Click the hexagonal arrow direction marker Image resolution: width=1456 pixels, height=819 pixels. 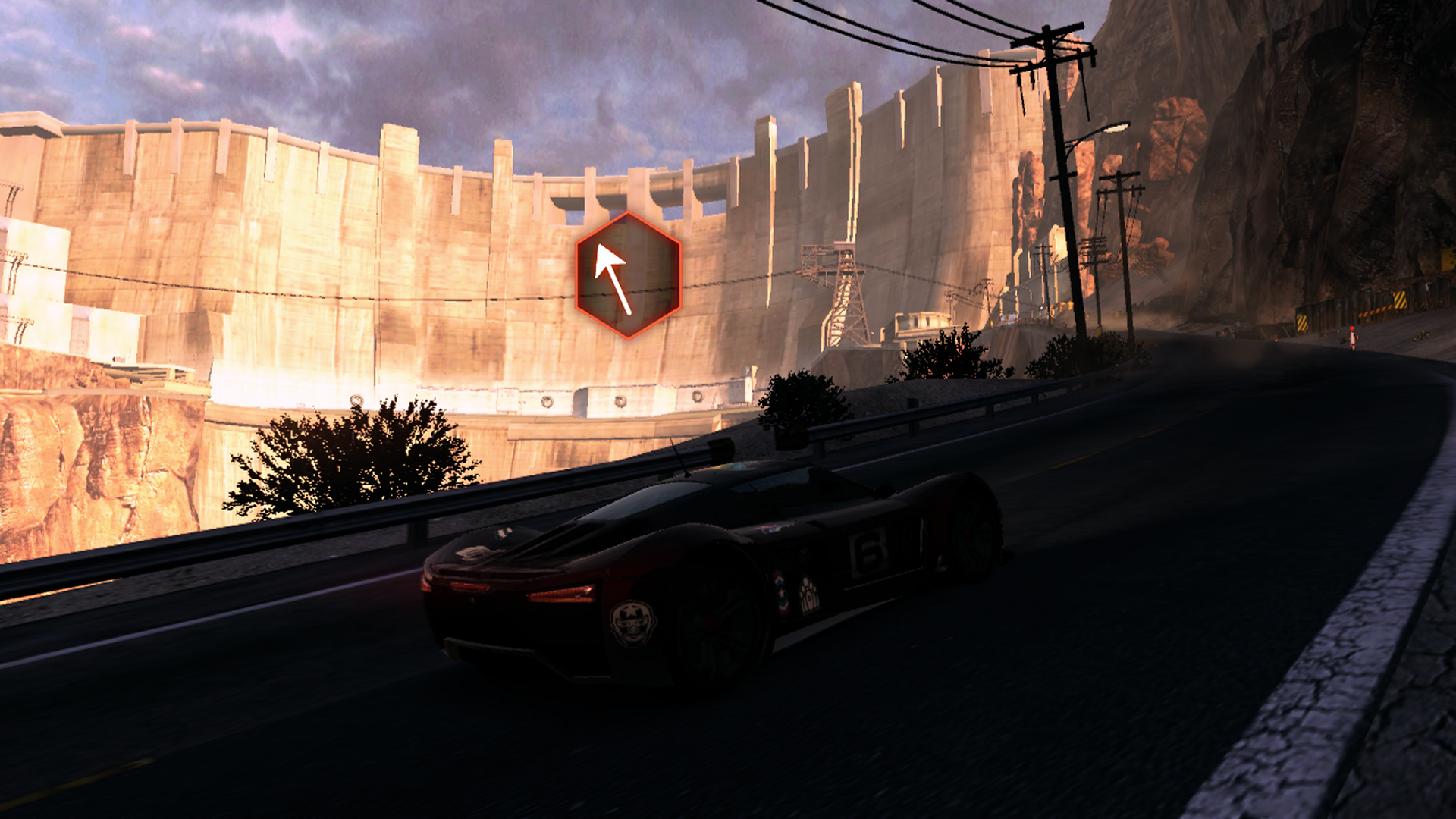coord(628,275)
